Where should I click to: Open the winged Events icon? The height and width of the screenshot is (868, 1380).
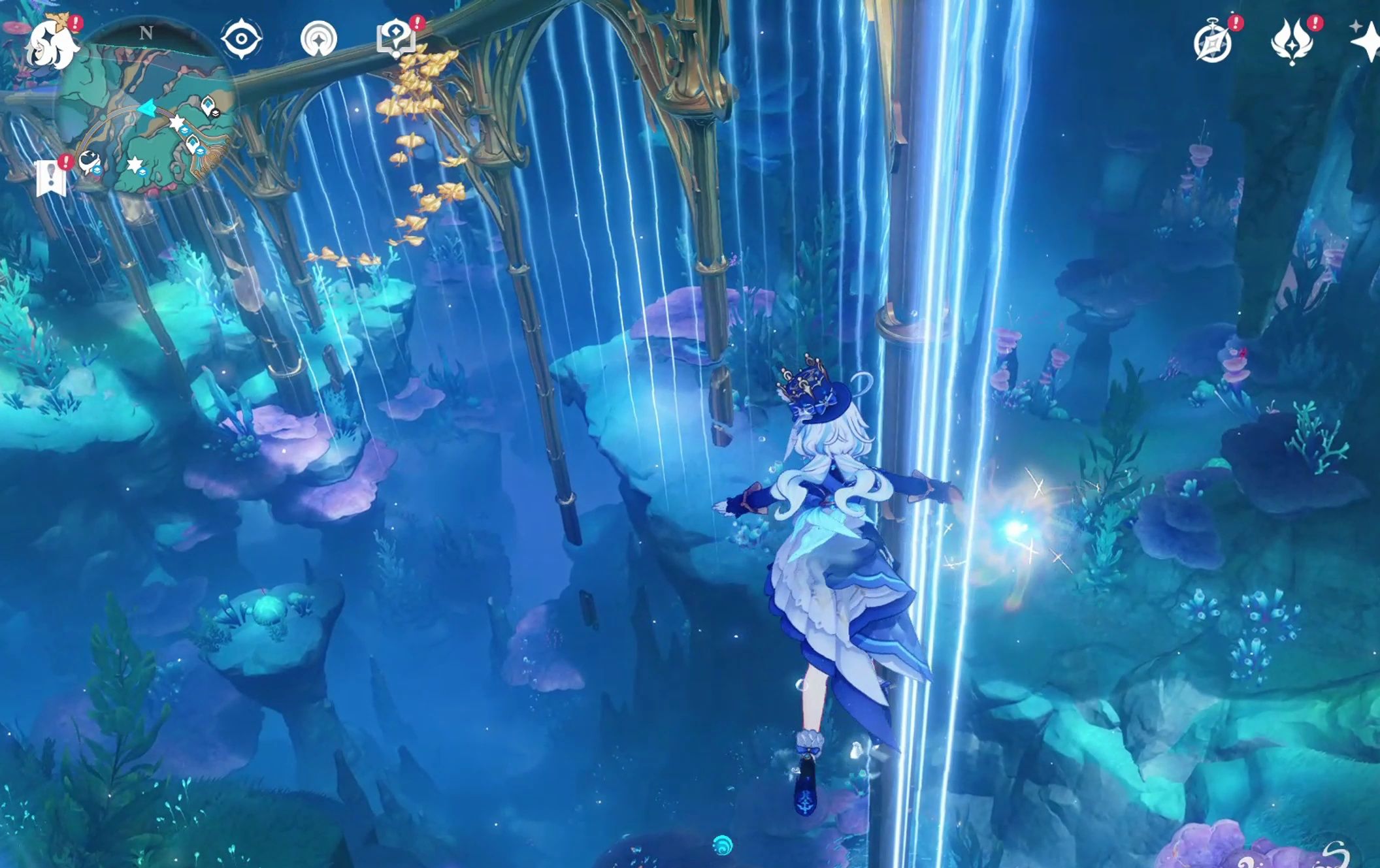click(1291, 42)
